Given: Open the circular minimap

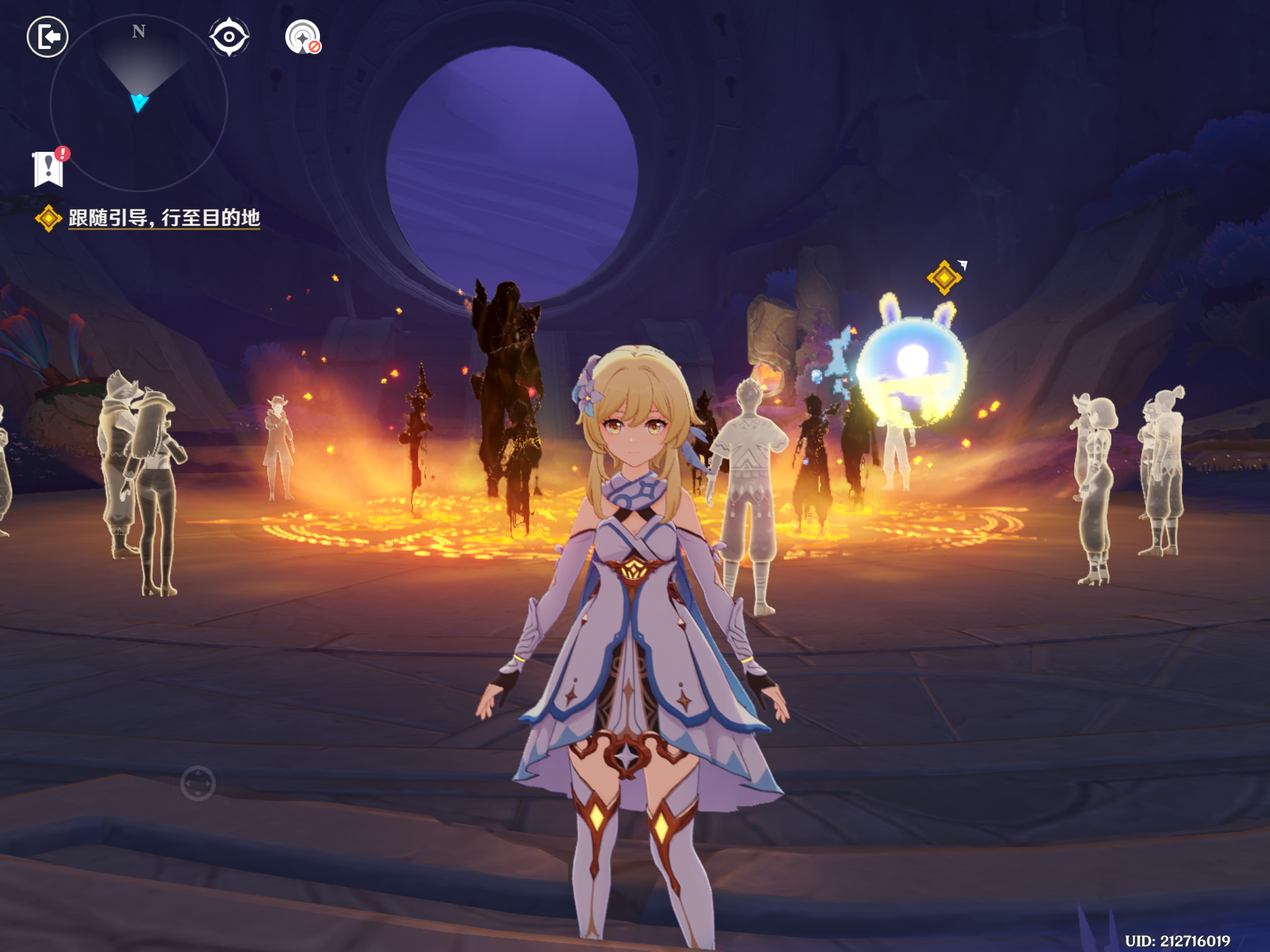Looking at the screenshot, I should click(138, 103).
